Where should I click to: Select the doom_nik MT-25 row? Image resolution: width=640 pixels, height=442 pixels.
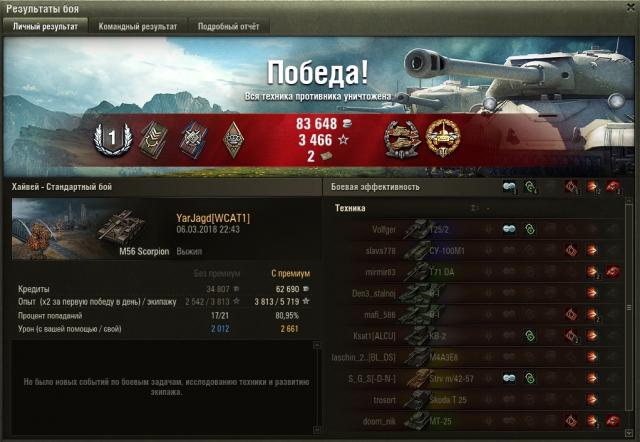[x=480, y=420]
